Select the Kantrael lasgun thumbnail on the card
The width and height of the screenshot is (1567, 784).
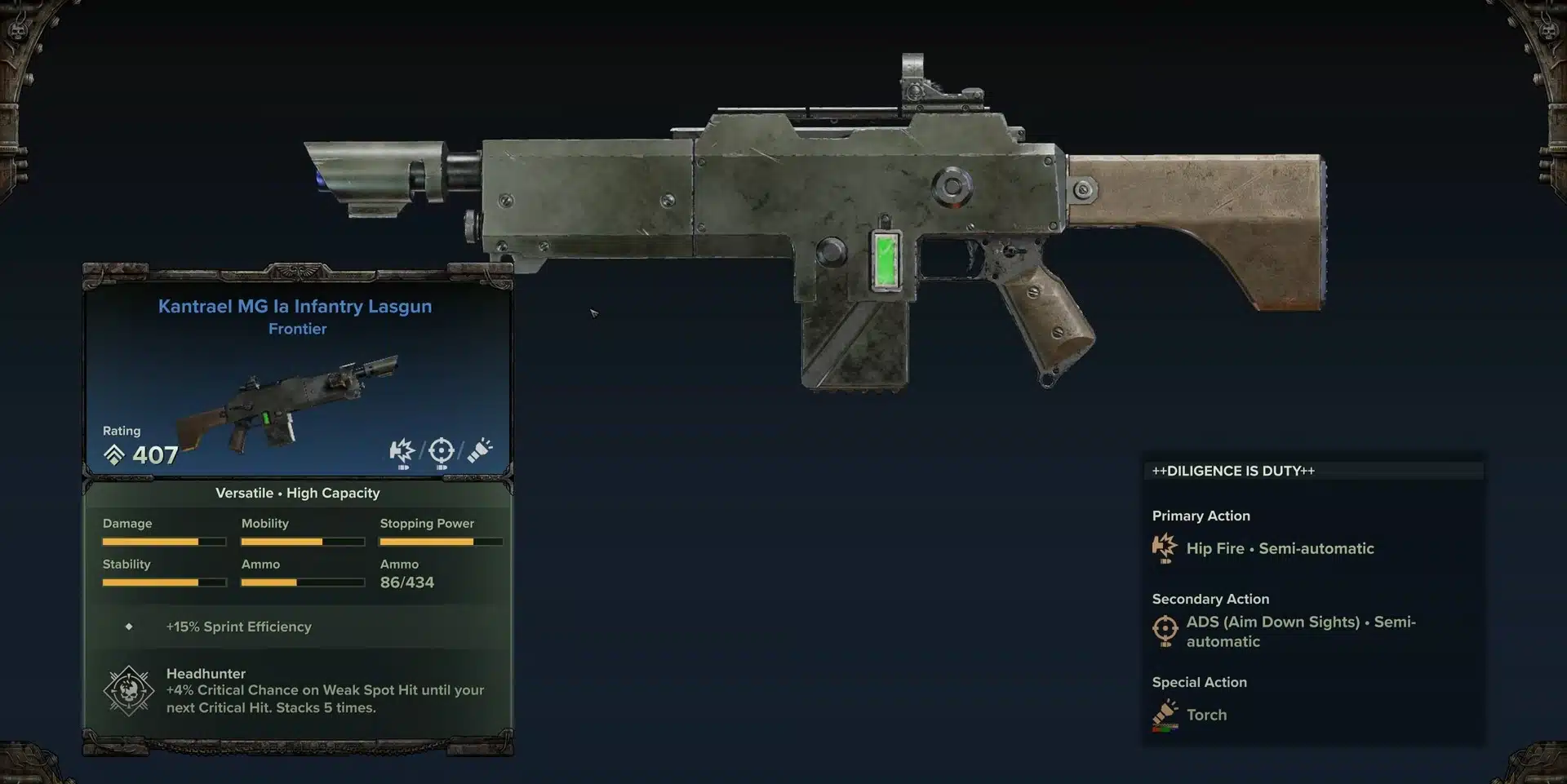tap(287, 404)
